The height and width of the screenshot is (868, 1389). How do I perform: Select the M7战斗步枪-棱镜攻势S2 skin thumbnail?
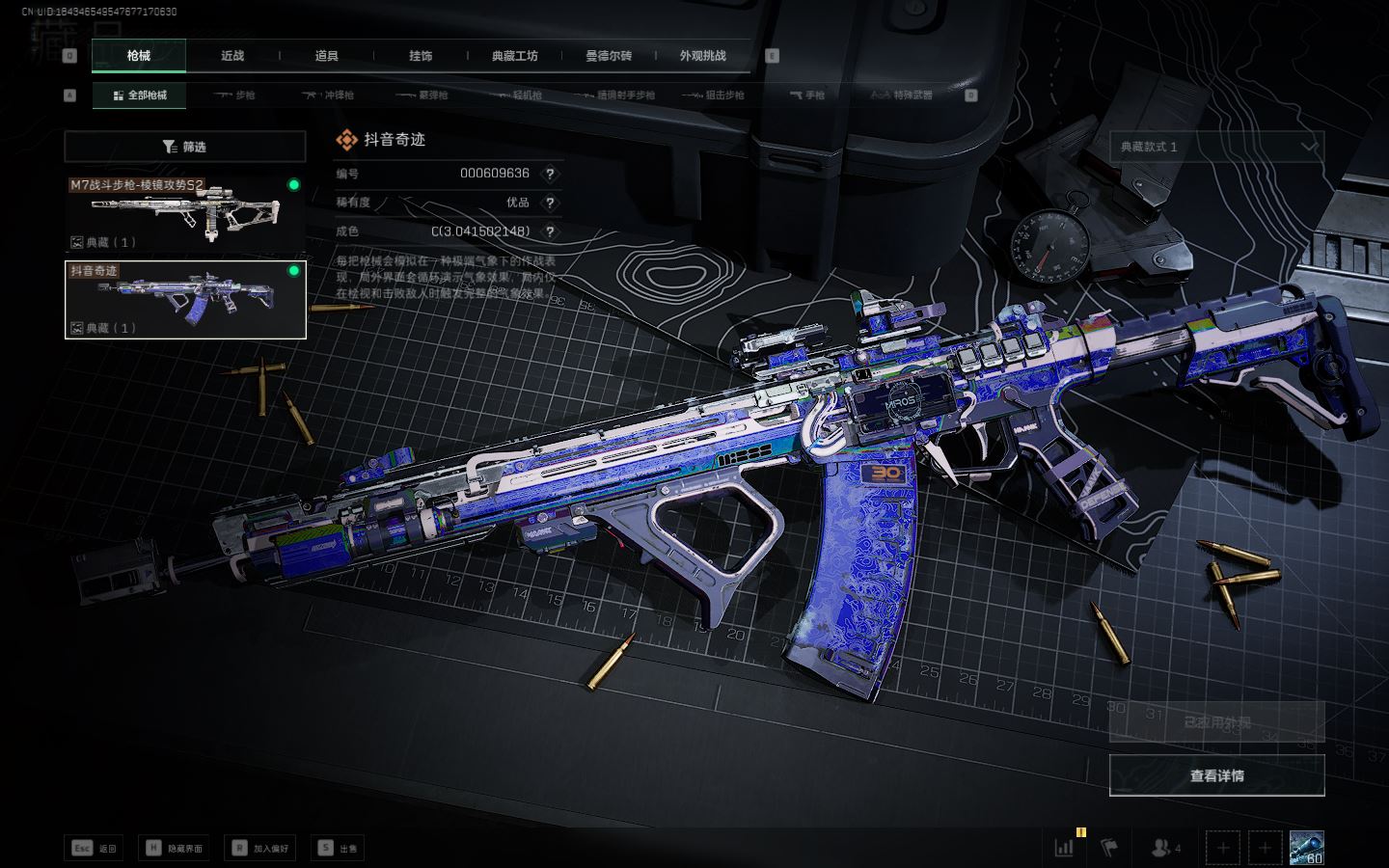tap(185, 213)
